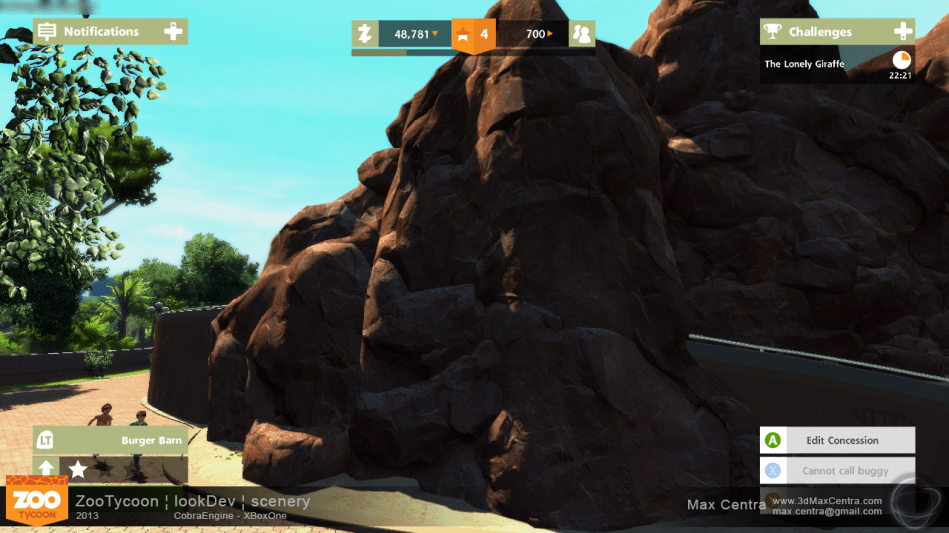Screen dimensions: 949x533
Task: Open the Challenges panel
Action: [820, 32]
